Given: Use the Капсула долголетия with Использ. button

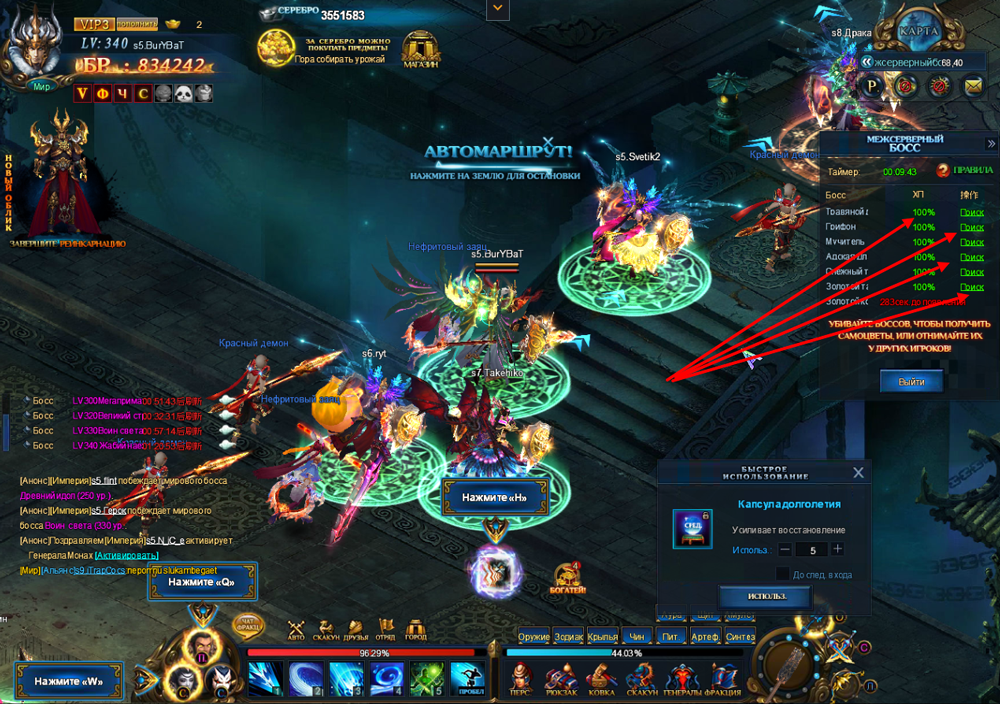Looking at the screenshot, I should 764,596.
